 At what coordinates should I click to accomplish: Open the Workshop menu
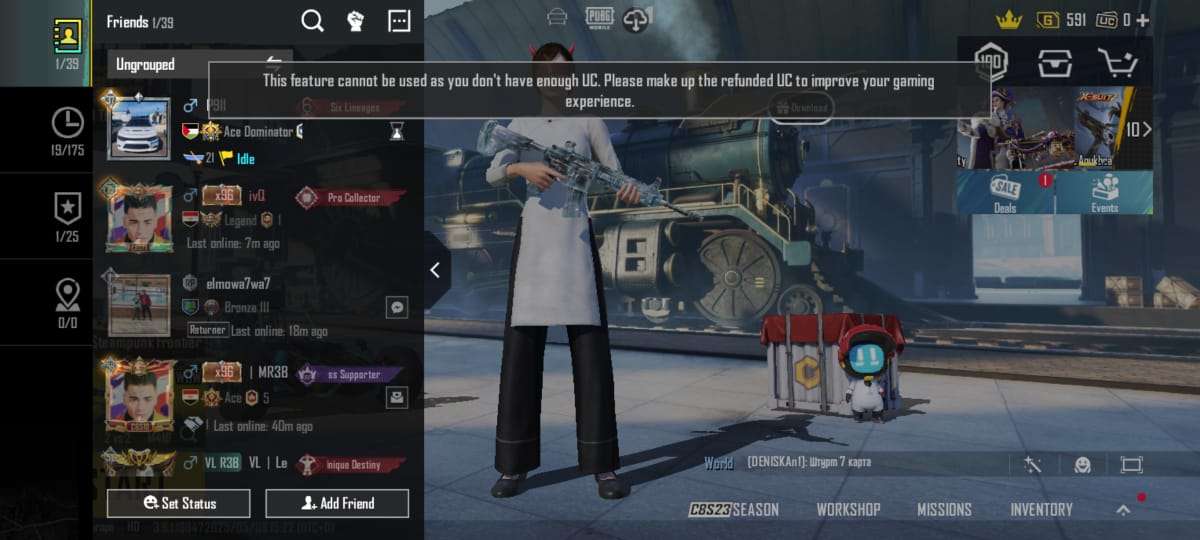pos(848,509)
